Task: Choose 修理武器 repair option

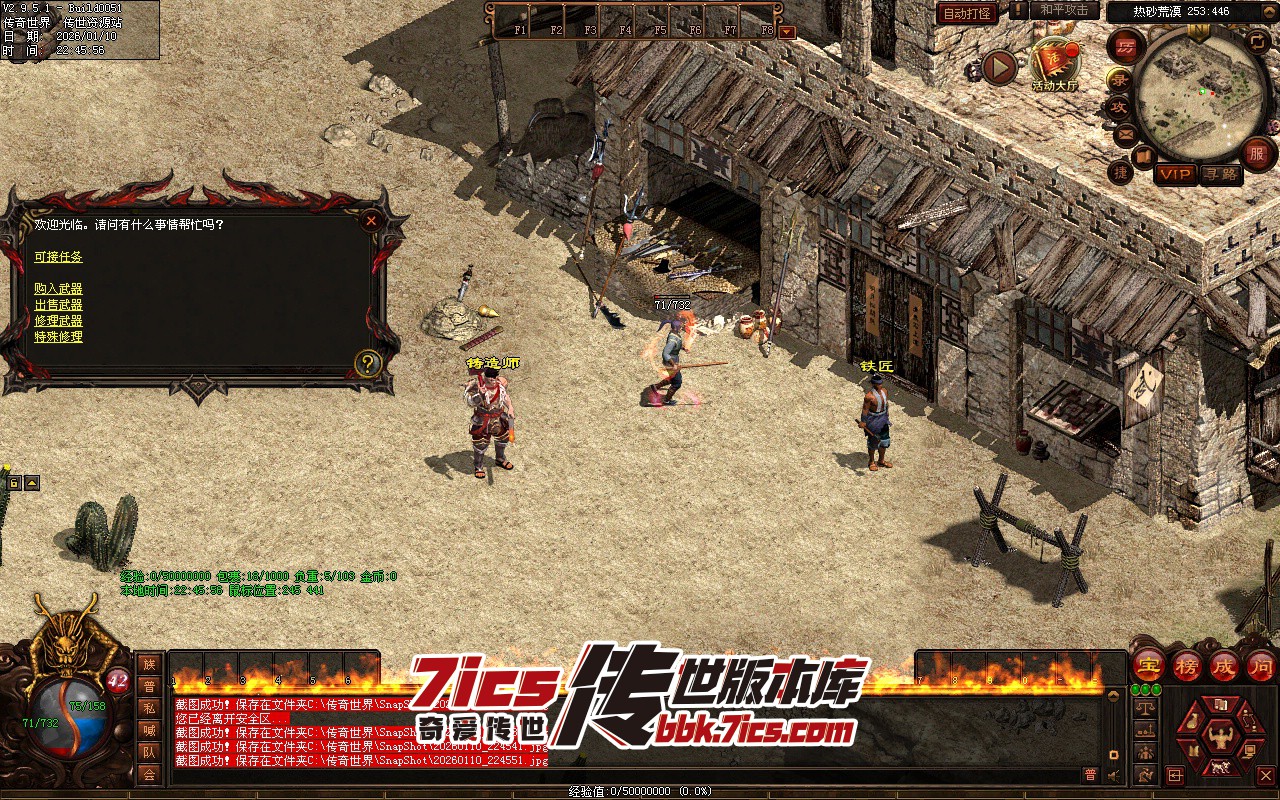Action: point(58,321)
